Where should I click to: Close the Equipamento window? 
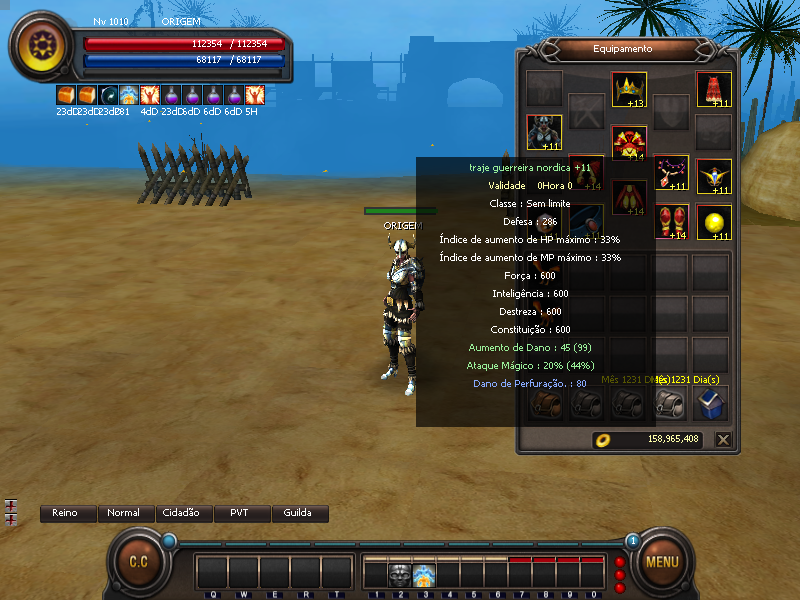(723, 439)
